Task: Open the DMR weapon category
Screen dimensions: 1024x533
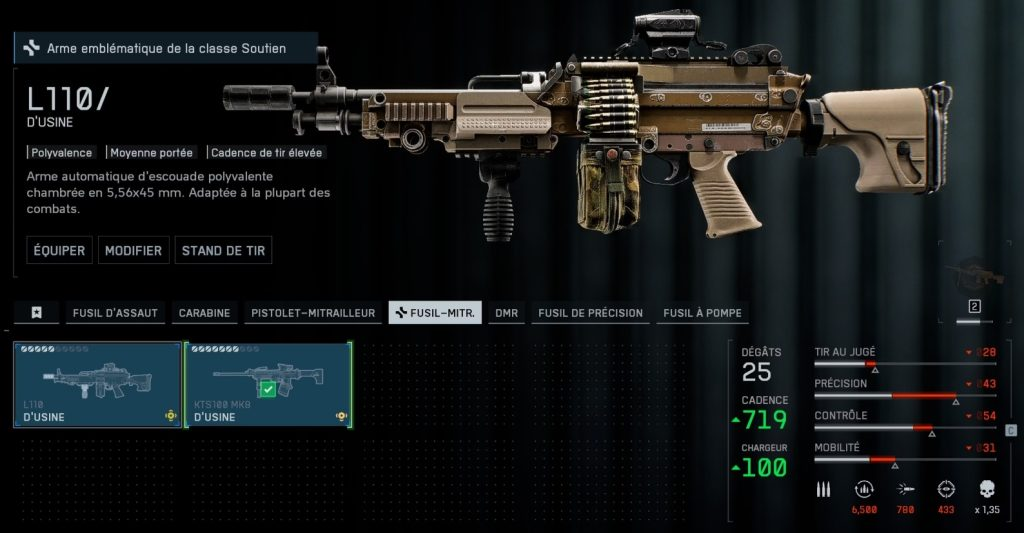Action: coord(506,313)
